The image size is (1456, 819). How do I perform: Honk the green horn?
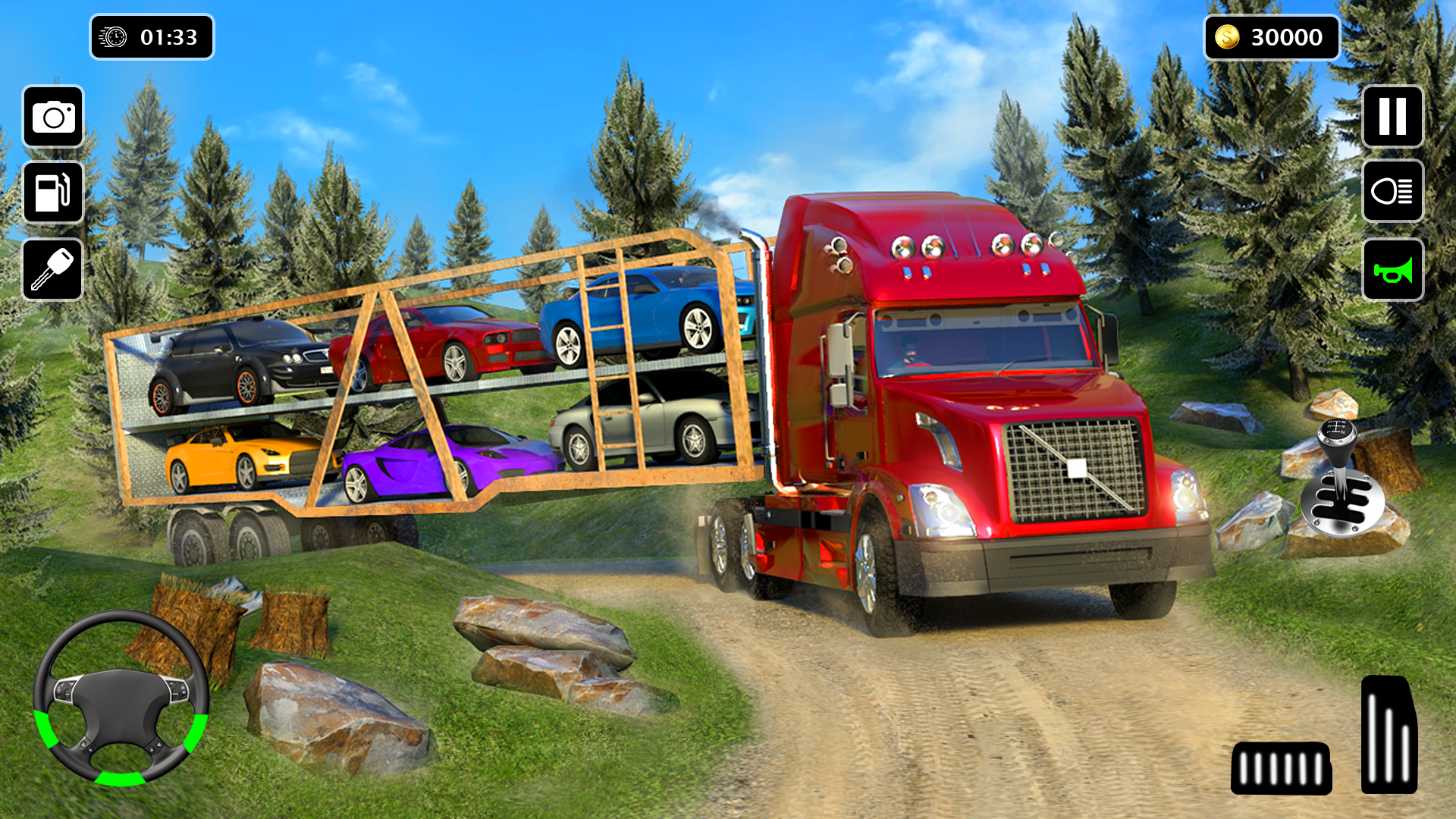(1392, 267)
